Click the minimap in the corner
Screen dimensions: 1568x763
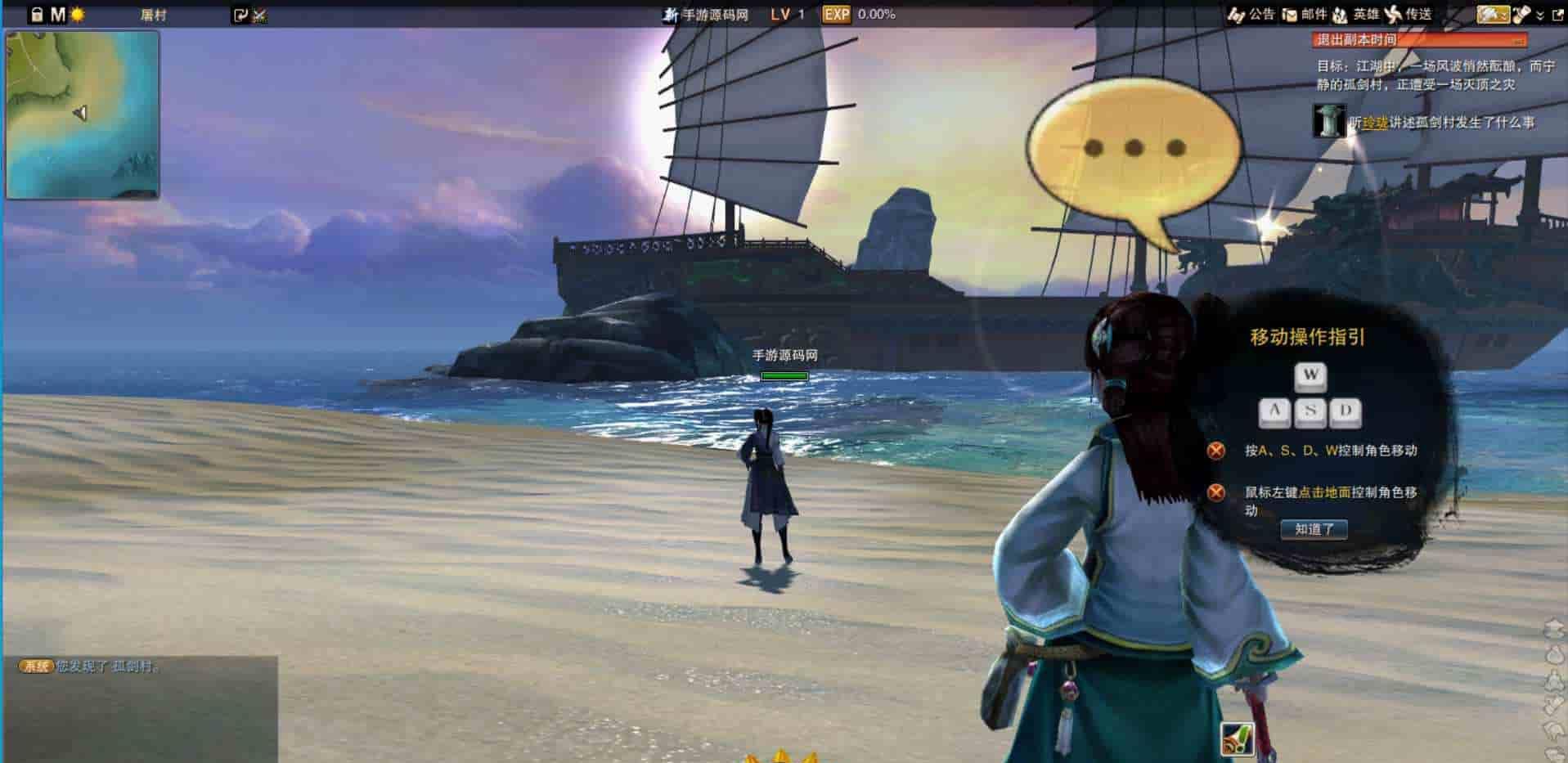click(82, 114)
